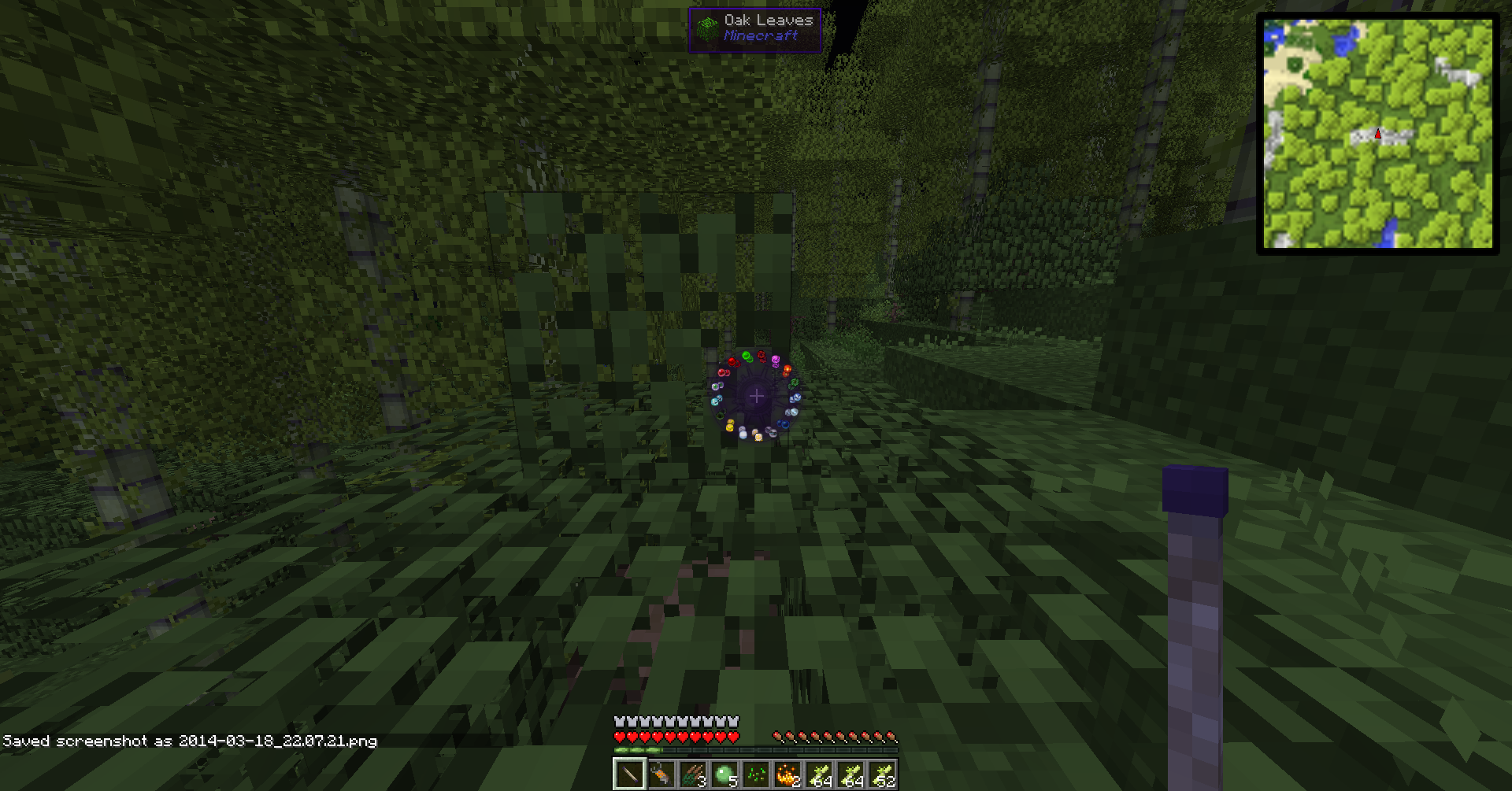Select the cyan orb on the radial wheel
This screenshot has width=1512, height=791.
[x=716, y=401]
